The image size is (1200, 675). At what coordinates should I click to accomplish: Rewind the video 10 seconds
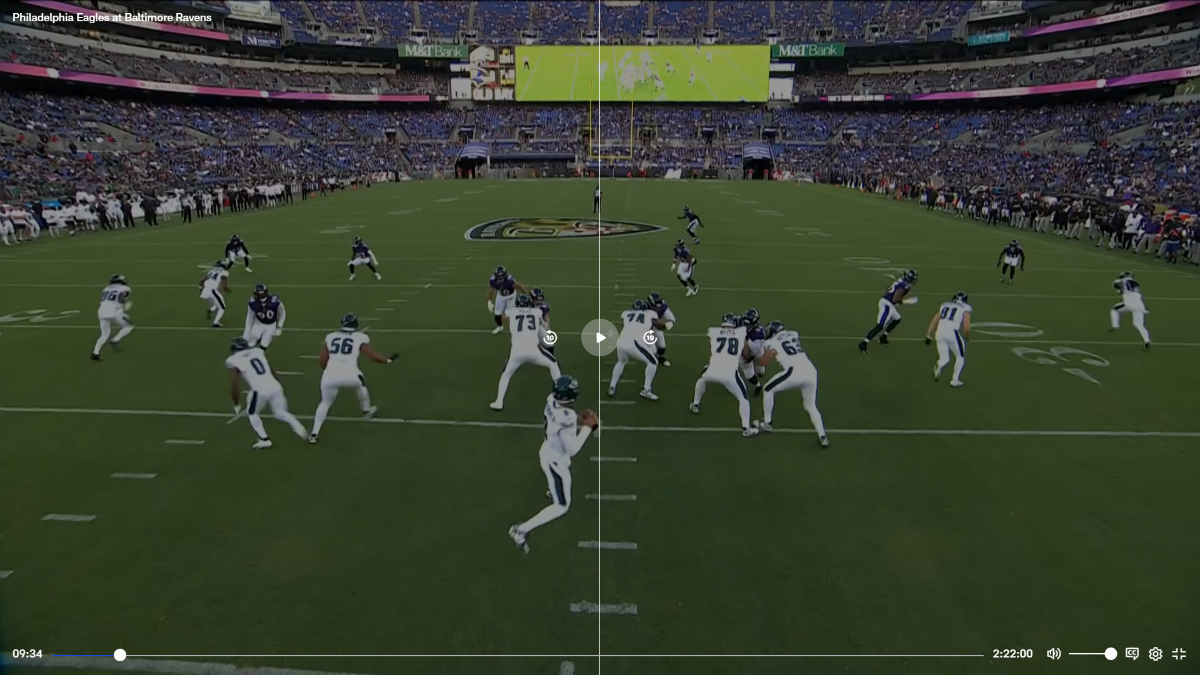click(549, 338)
